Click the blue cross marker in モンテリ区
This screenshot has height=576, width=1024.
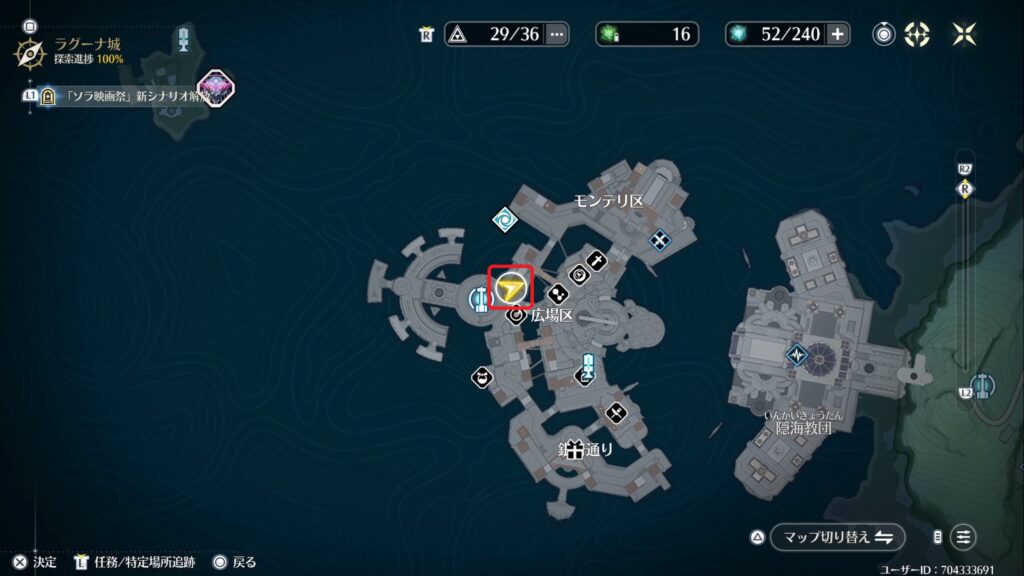click(x=660, y=239)
